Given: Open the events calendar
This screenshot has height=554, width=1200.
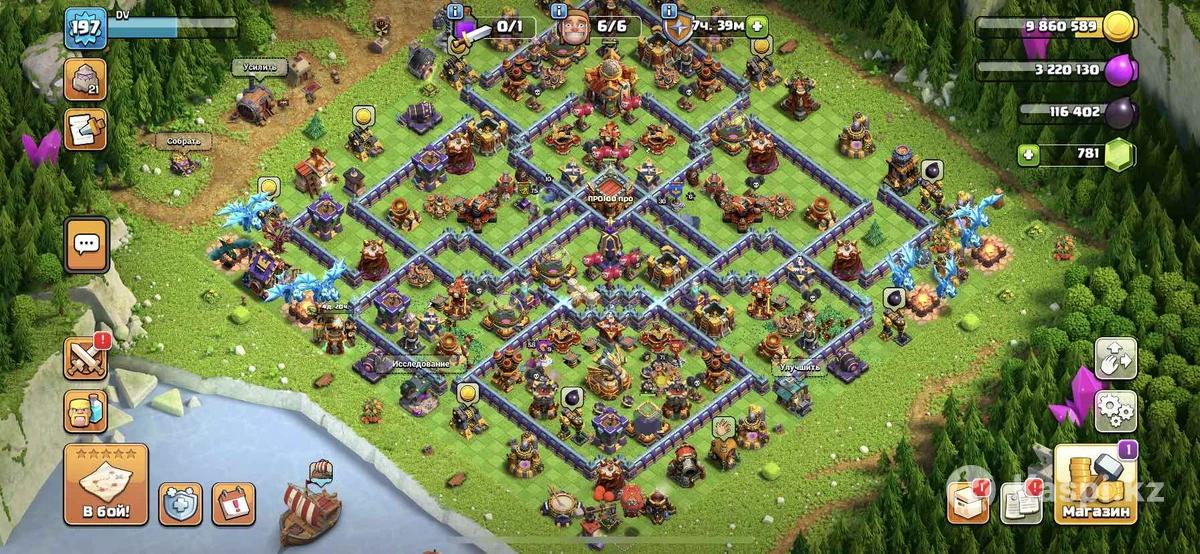Looking at the screenshot, I should coord(233,503).
